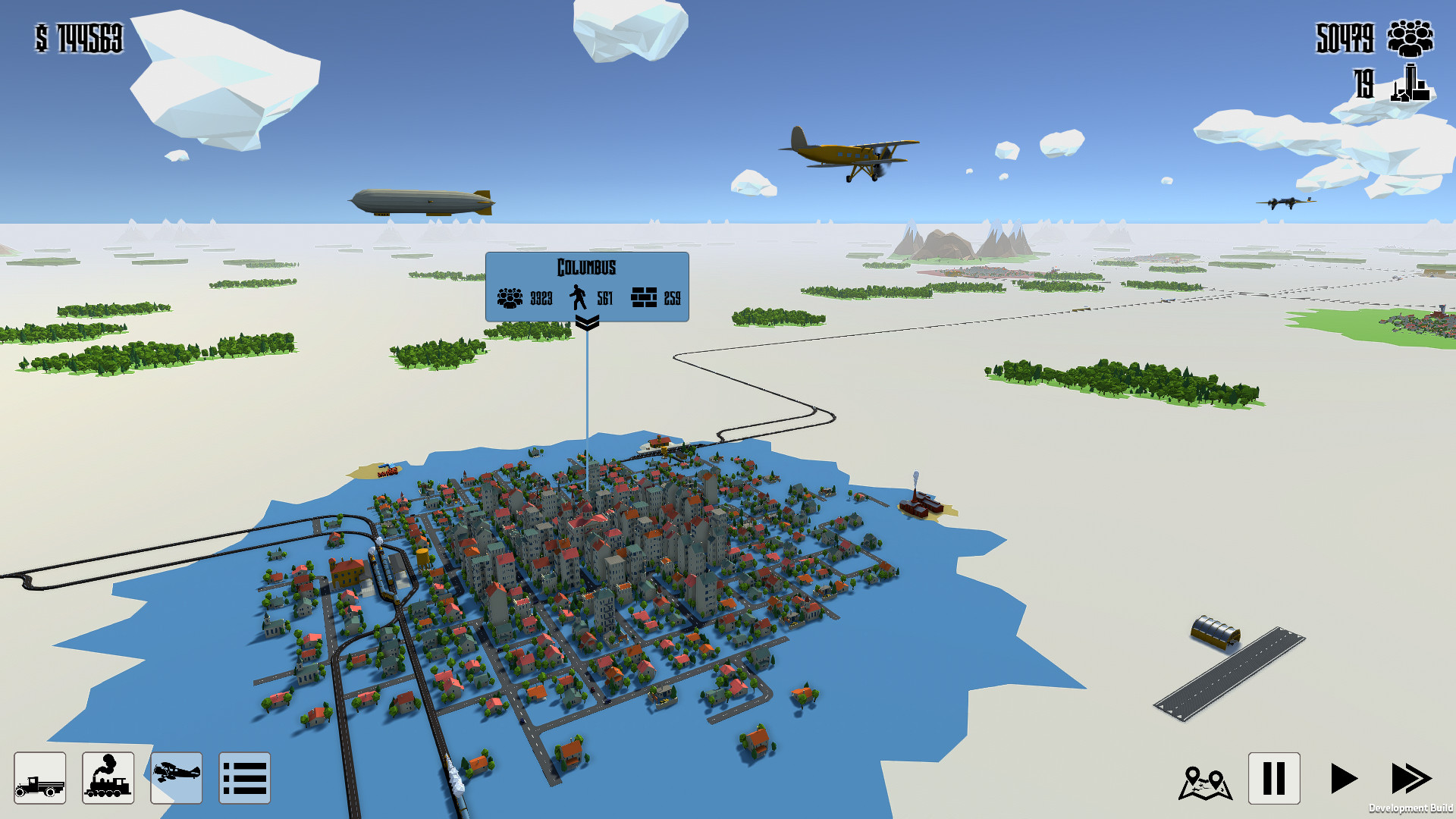The width and height of the screenshot is (1456, 819).
Task: Click the Columbus city name label
Action: [x=587, y=267]
